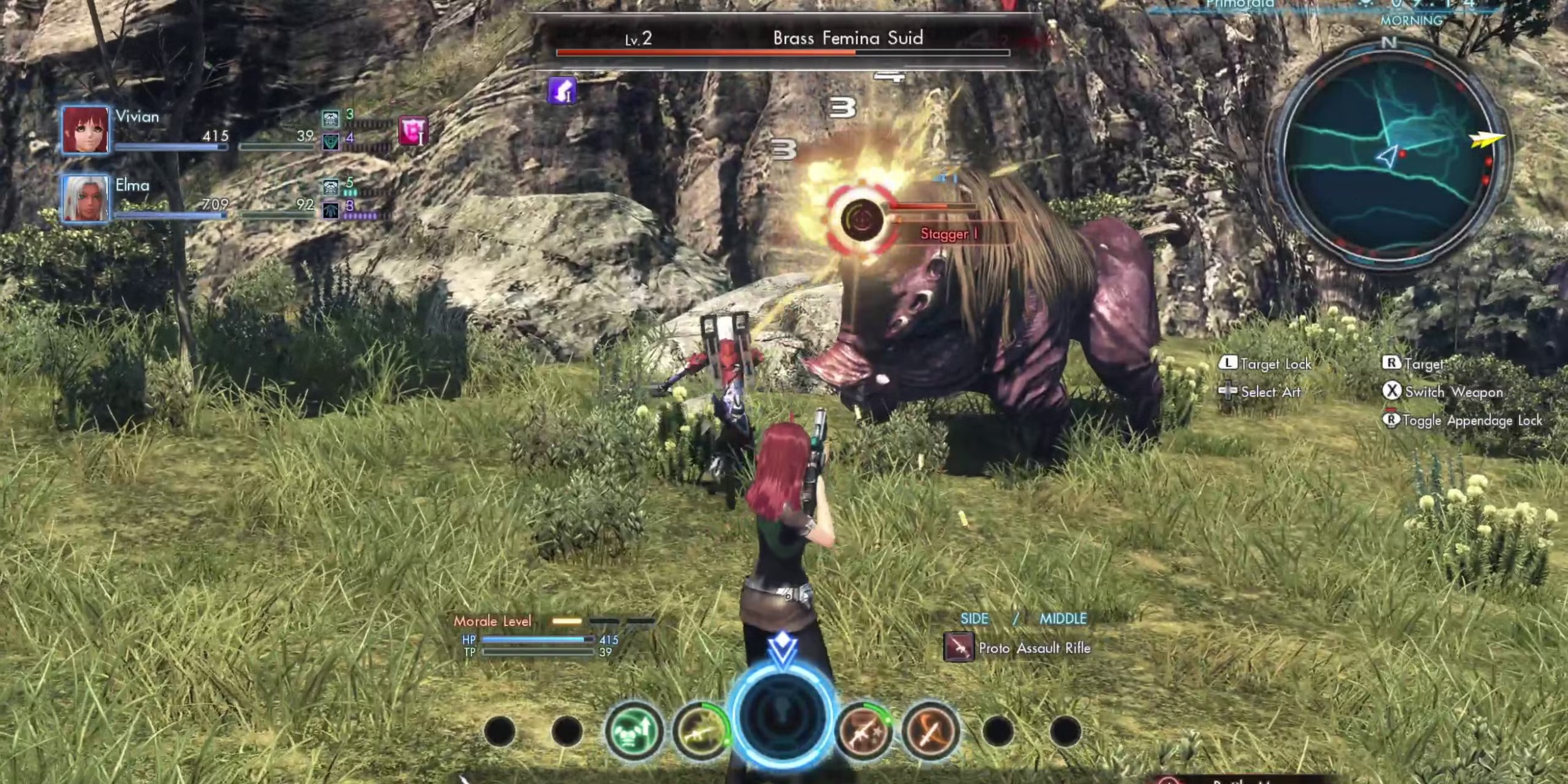The height and width of the screenshot is (784, 1568).
Task: Trigger the orange rifle-with-stars art
Action: [x=864, y=731]
